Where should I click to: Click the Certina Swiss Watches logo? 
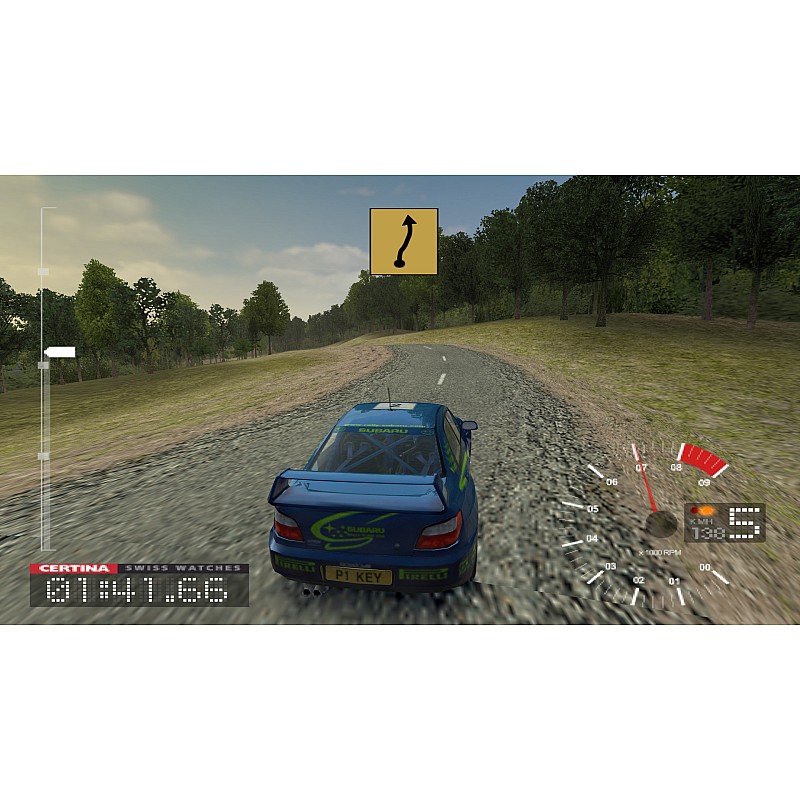[138, 568]
